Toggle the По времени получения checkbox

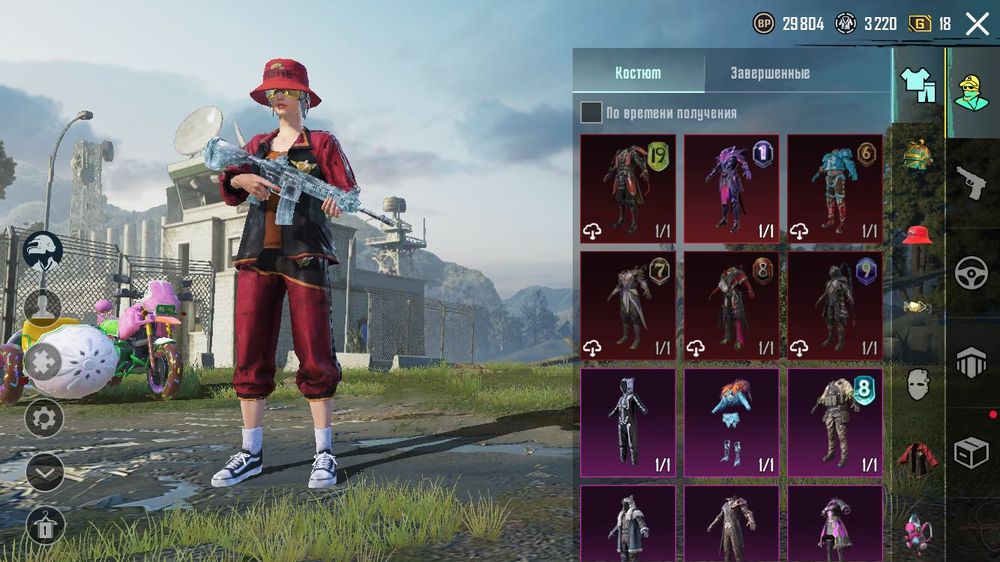click(591, 113)
